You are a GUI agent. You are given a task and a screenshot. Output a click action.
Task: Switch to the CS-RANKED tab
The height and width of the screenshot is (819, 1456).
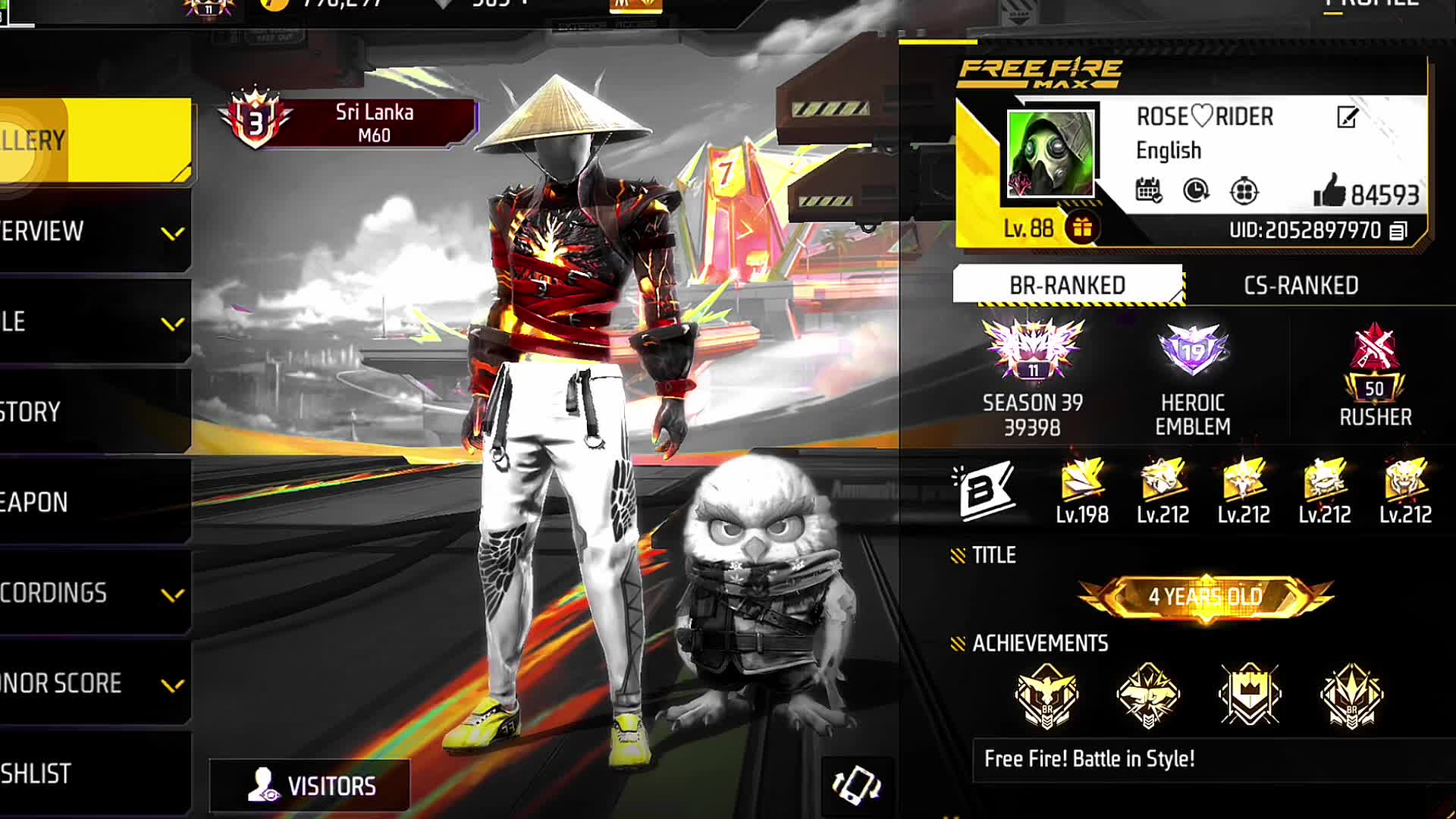[1301, 285]
